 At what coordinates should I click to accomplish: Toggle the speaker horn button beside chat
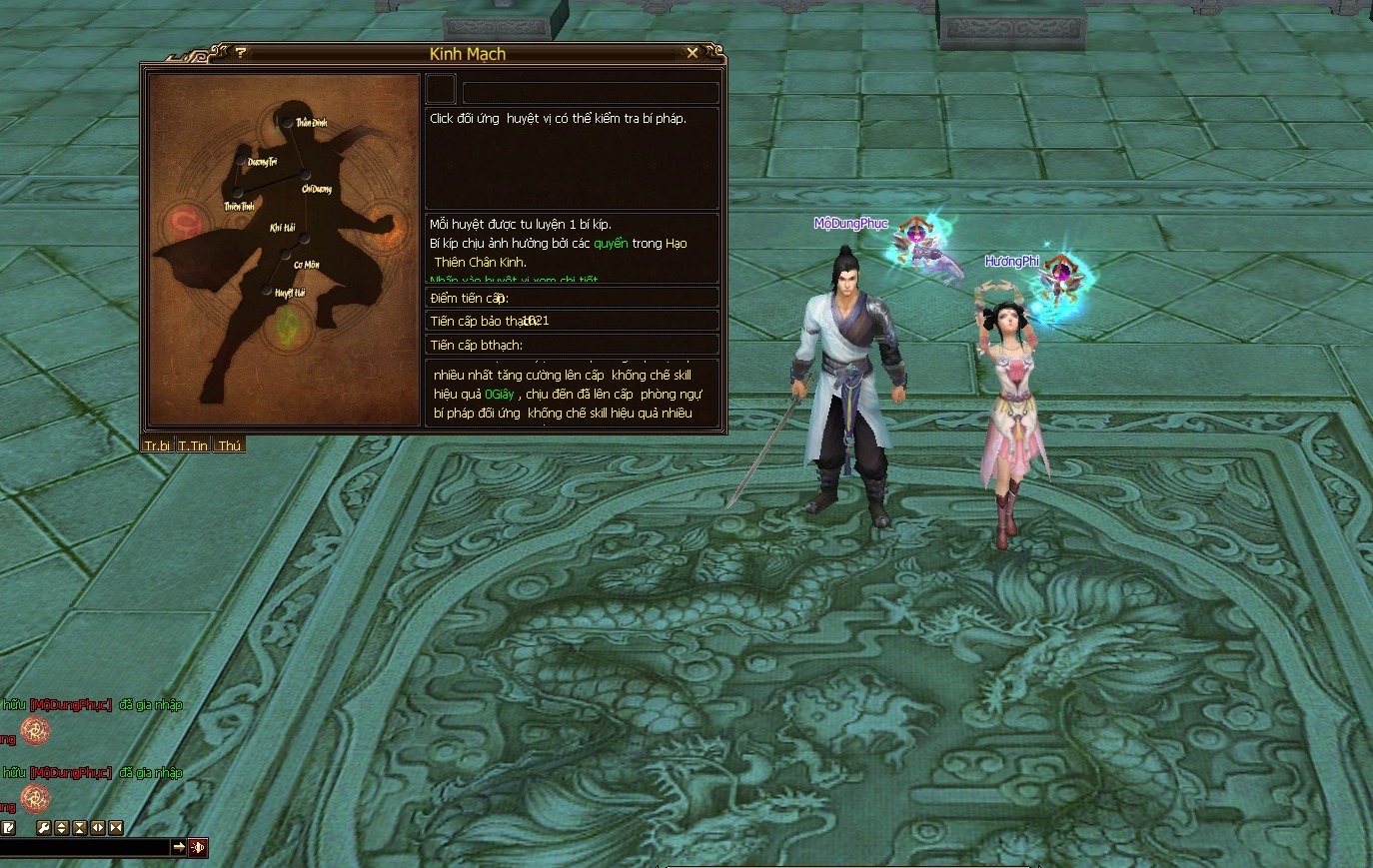click(x=198, y=847)
